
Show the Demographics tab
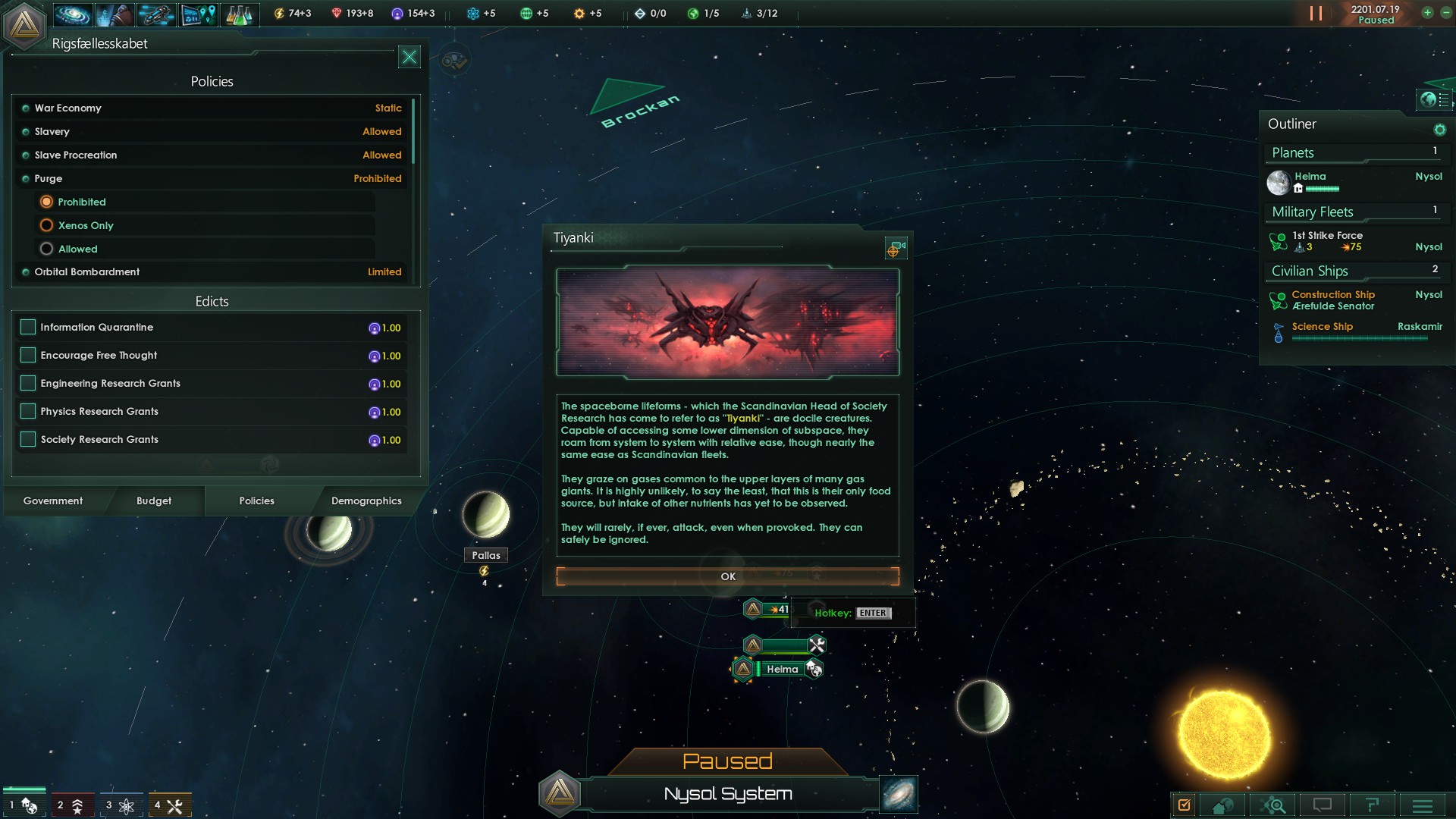click(x=366, y=500)
